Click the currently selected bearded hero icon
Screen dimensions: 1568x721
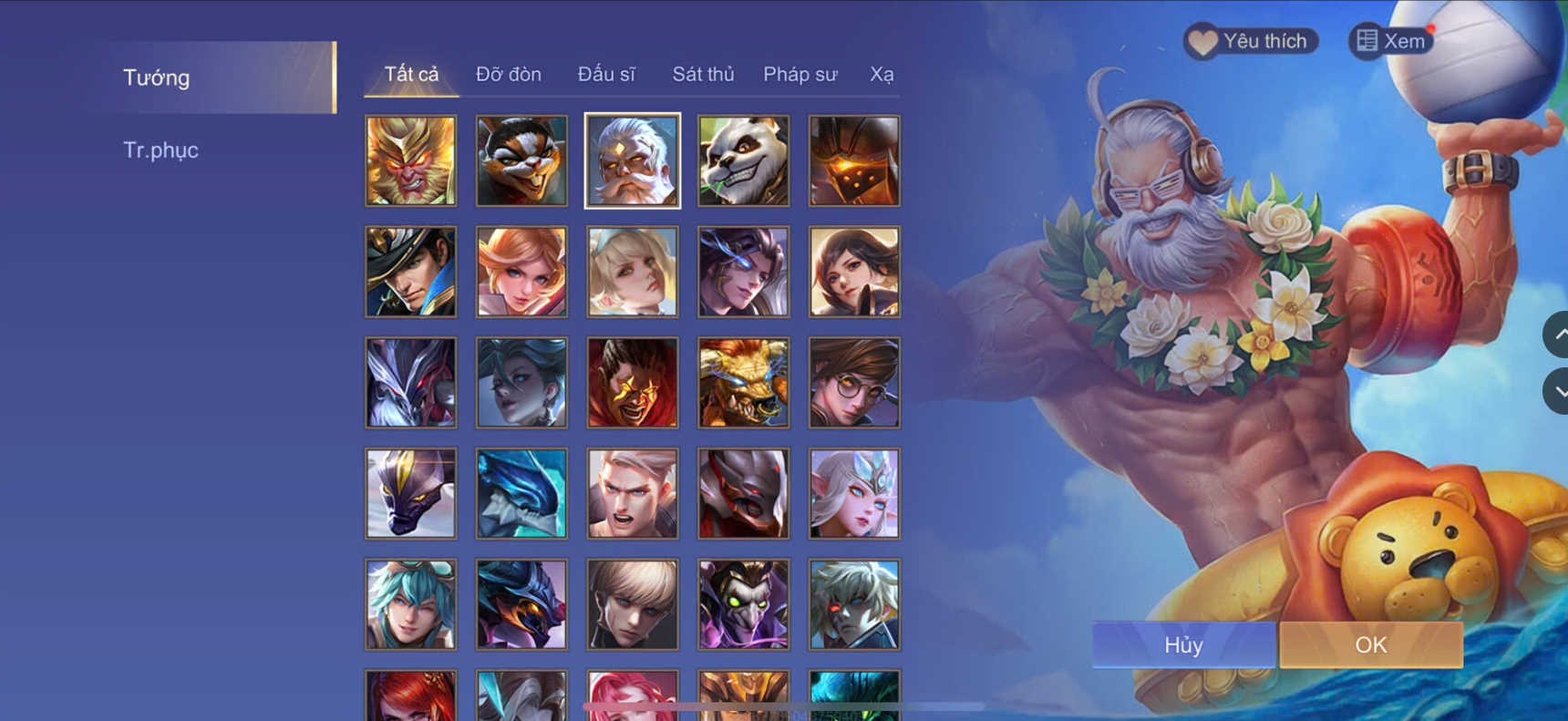click(x=632, y=160)
